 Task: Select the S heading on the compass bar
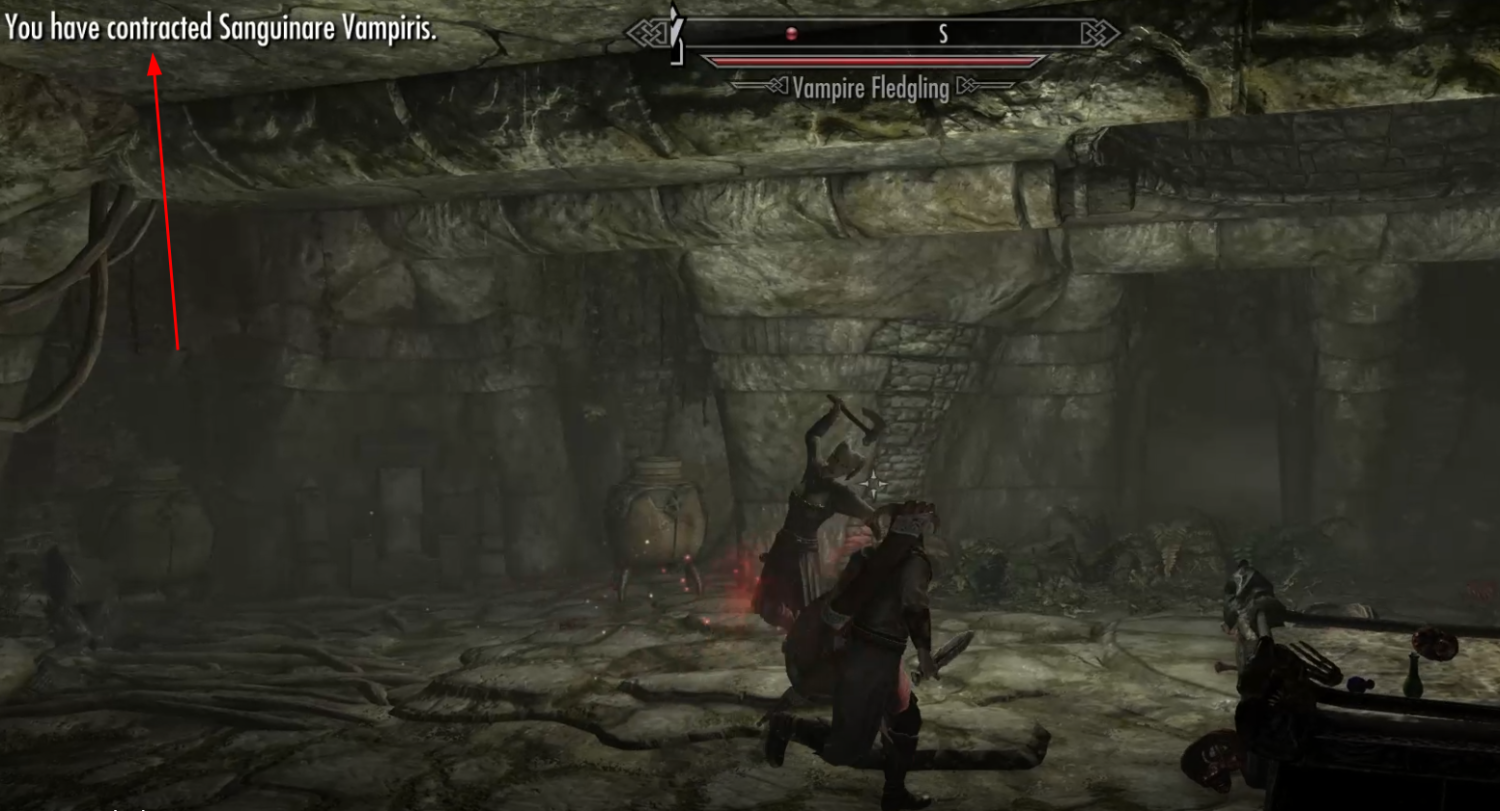coord(942,34)
